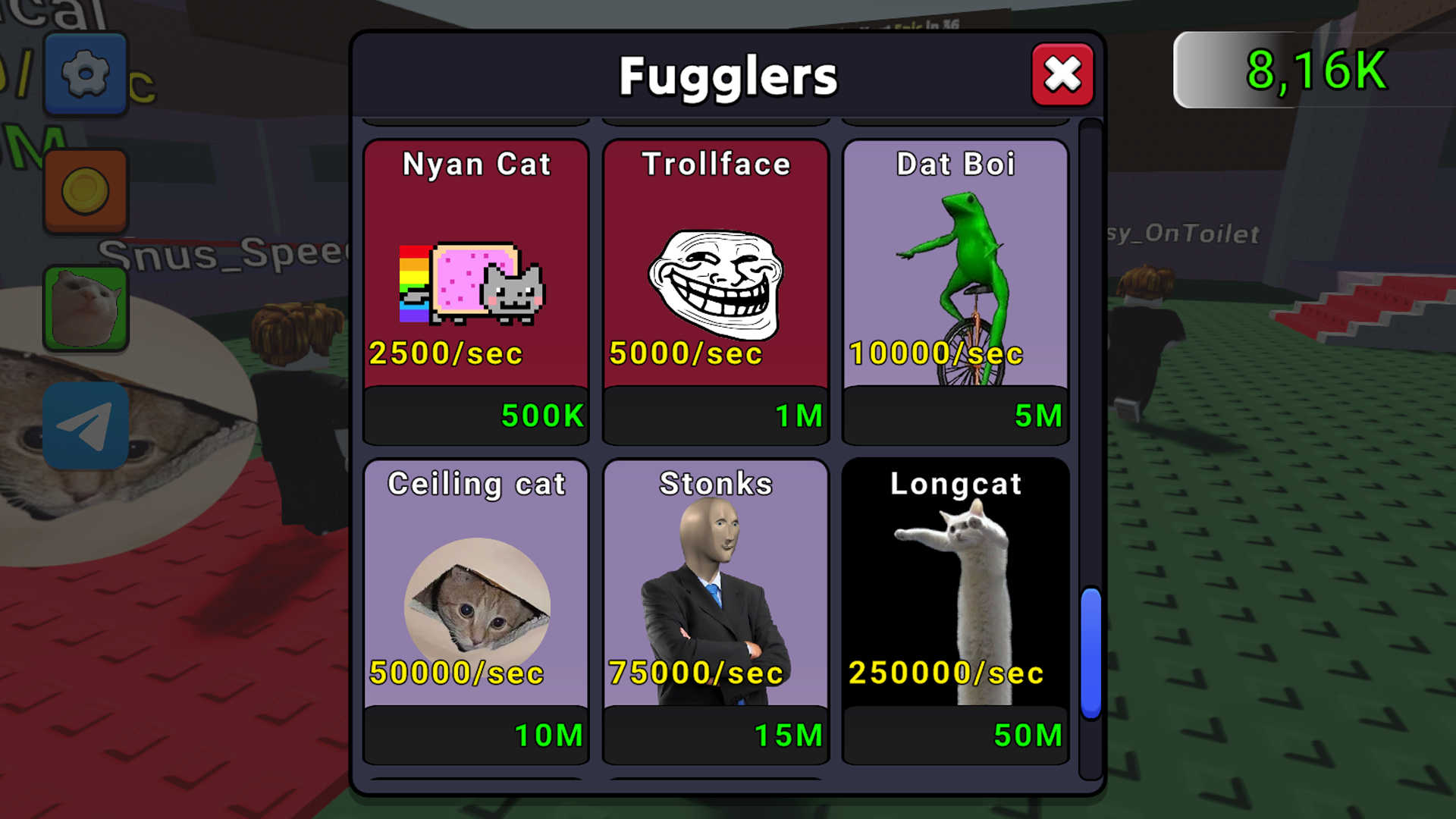Open the settings gear icon
The image size is (1456, 819).
[x=85, y=74]
